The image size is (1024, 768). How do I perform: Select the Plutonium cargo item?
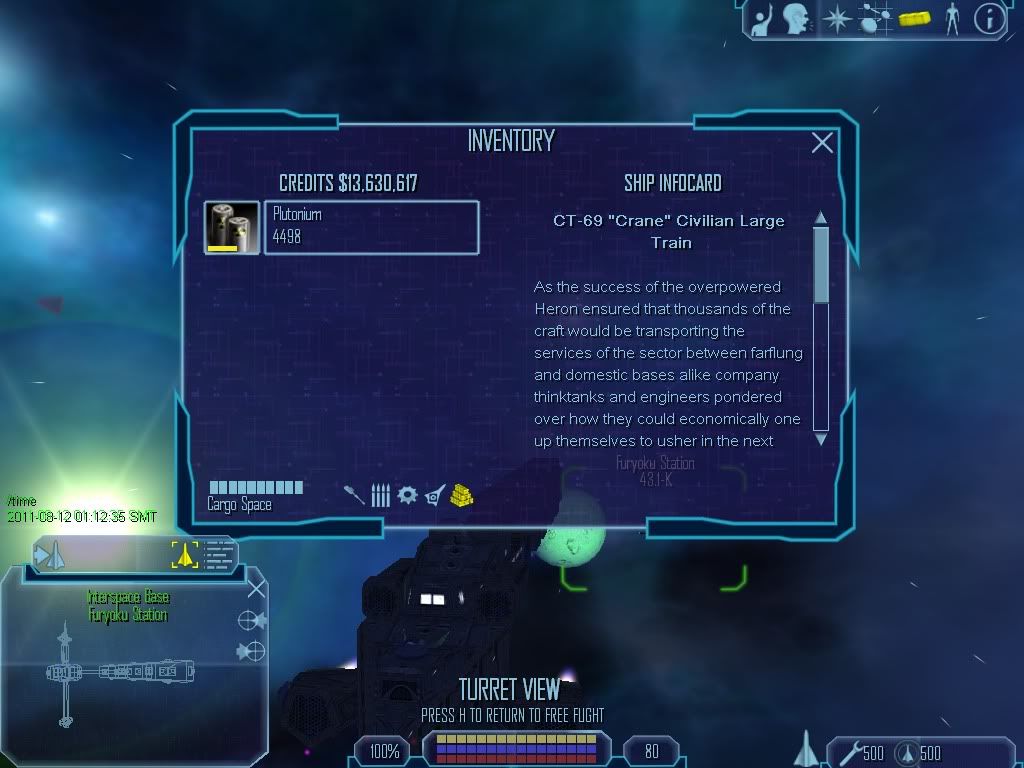370,228
